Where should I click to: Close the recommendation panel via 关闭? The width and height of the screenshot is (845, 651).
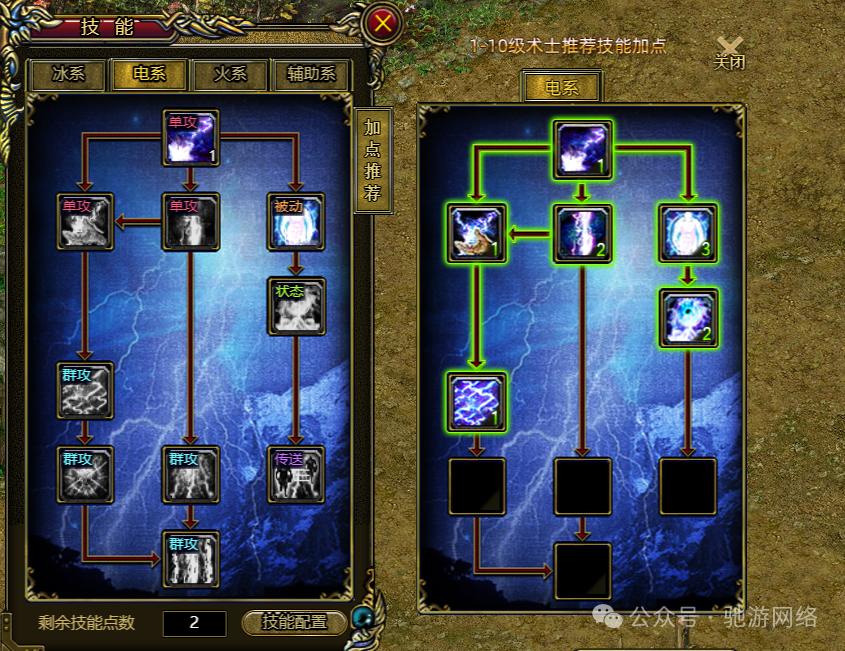click(x=730, y=52)
